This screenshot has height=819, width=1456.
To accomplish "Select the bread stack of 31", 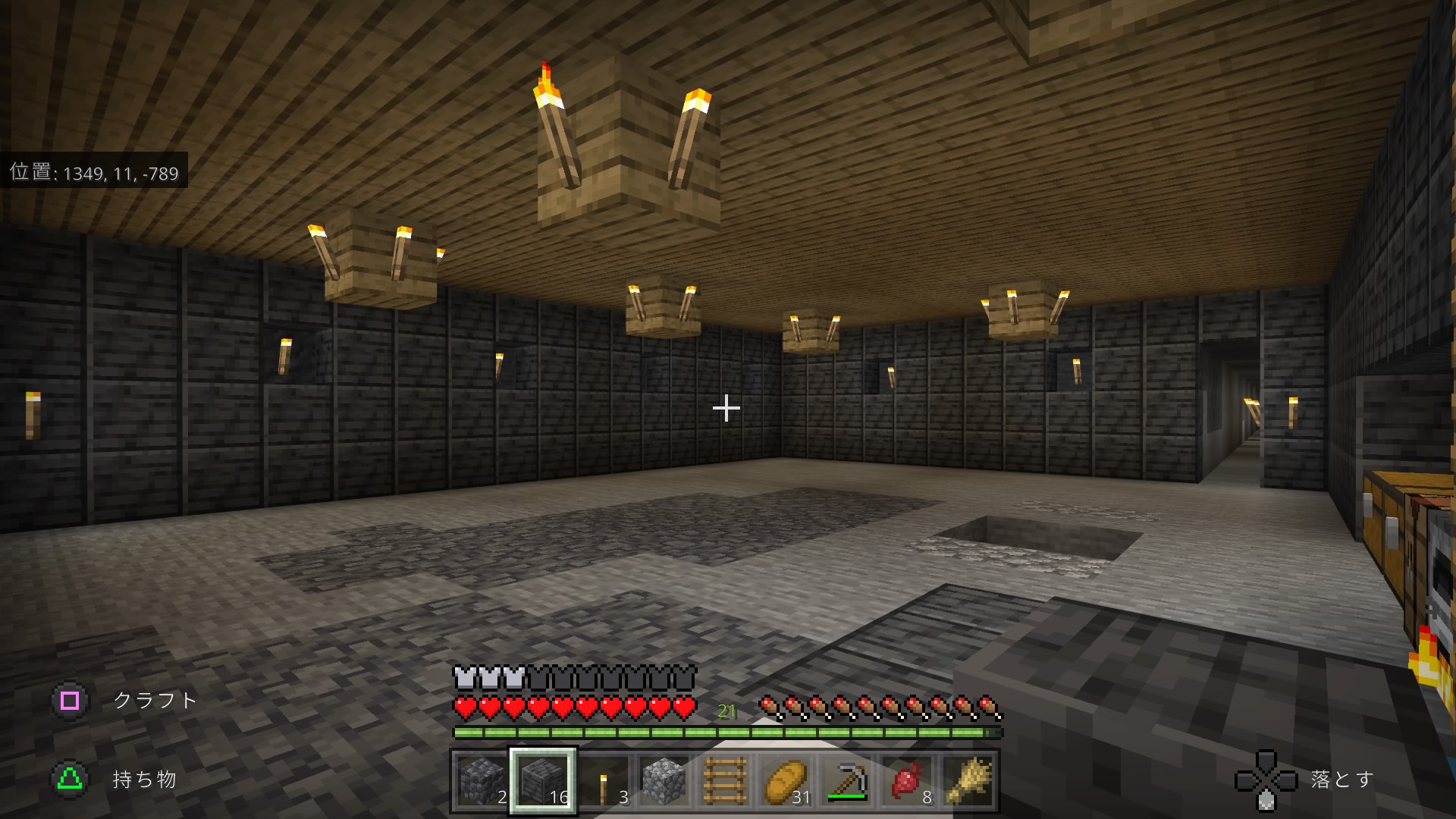I will coord(786,780).
